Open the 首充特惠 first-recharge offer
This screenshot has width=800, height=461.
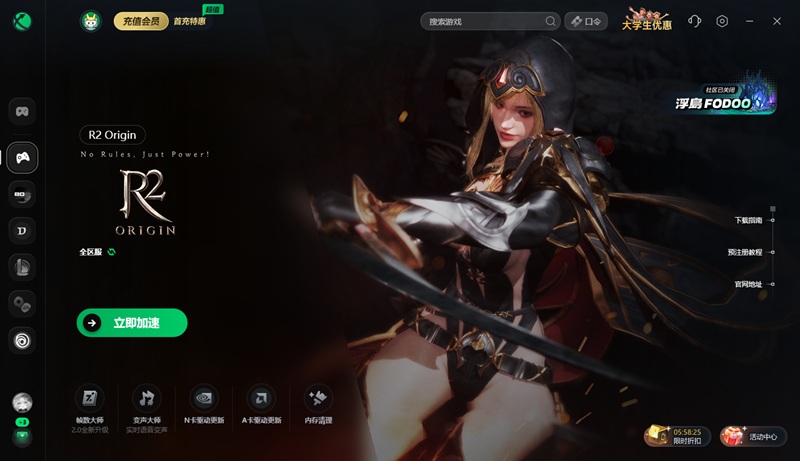click(x=189, y=21)
